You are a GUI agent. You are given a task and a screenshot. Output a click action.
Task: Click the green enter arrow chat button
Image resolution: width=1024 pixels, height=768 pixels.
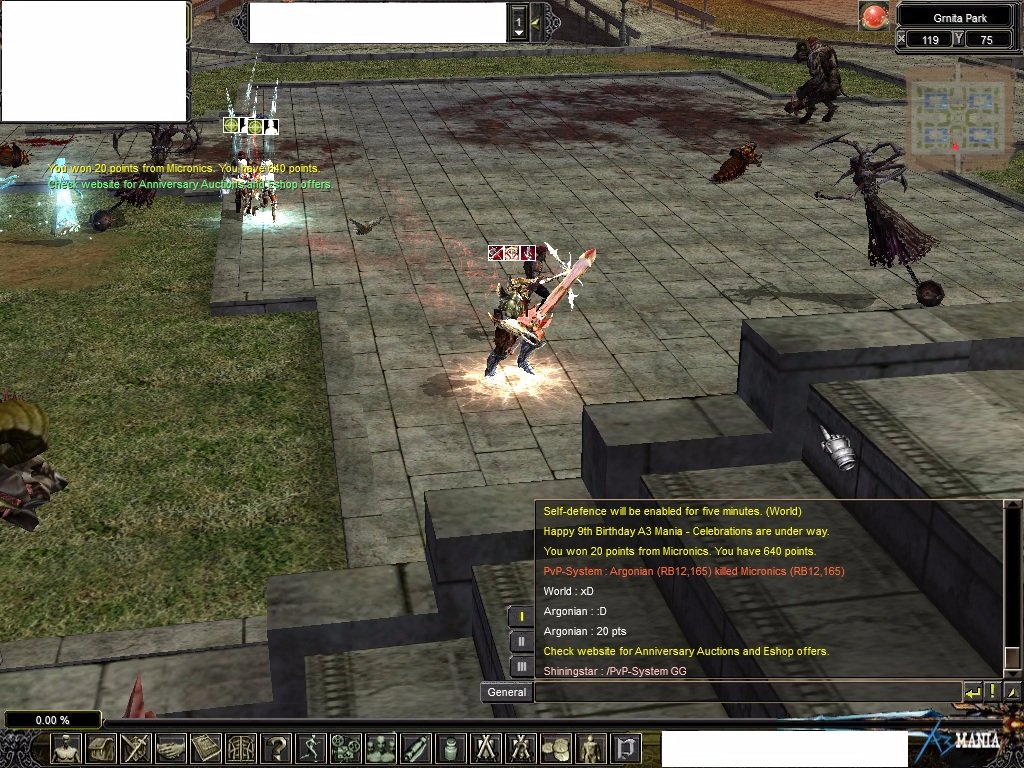[x=973, y=692]
